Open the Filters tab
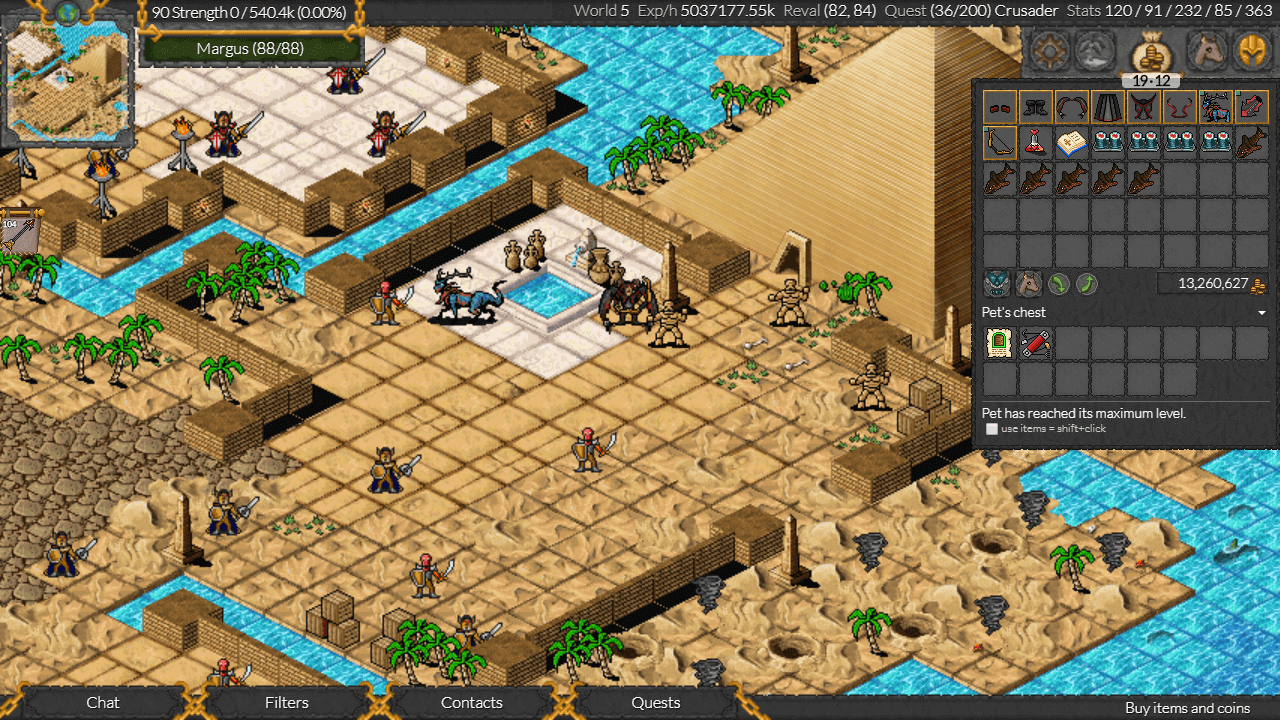This screenshot has height=720, width=1280. click(287, 702)
